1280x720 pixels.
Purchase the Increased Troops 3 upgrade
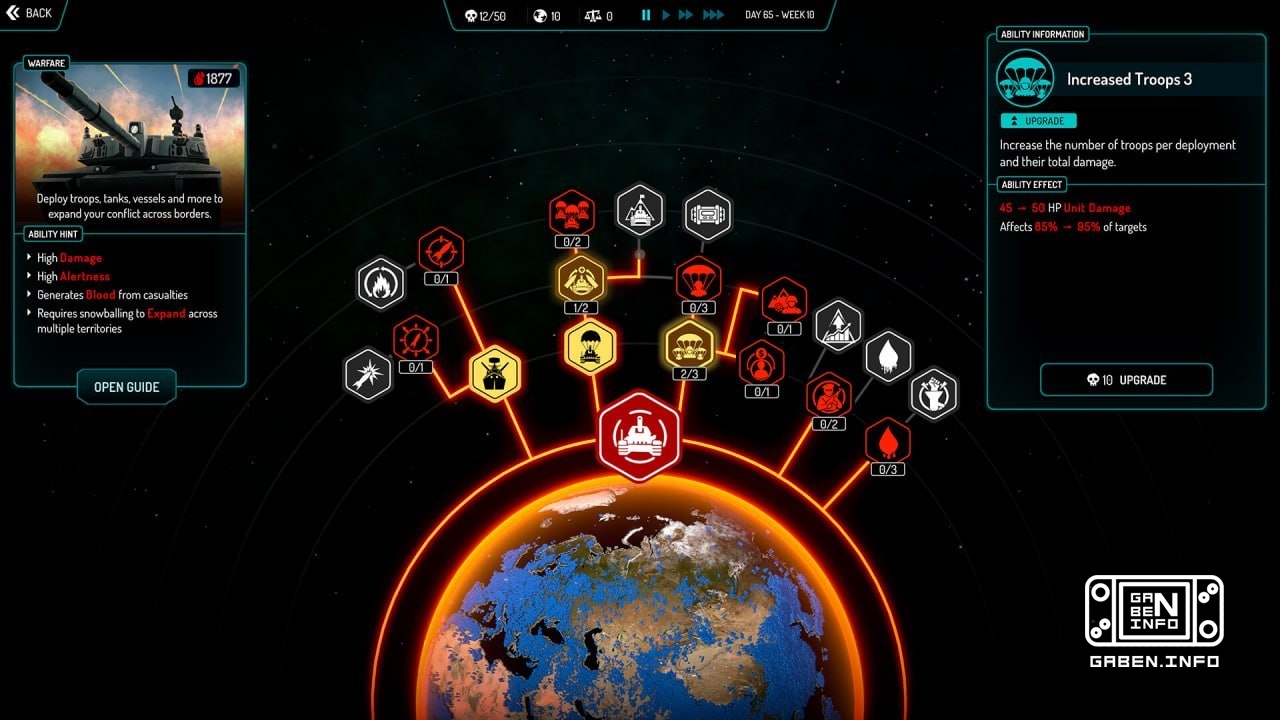tap(1126, 380)
